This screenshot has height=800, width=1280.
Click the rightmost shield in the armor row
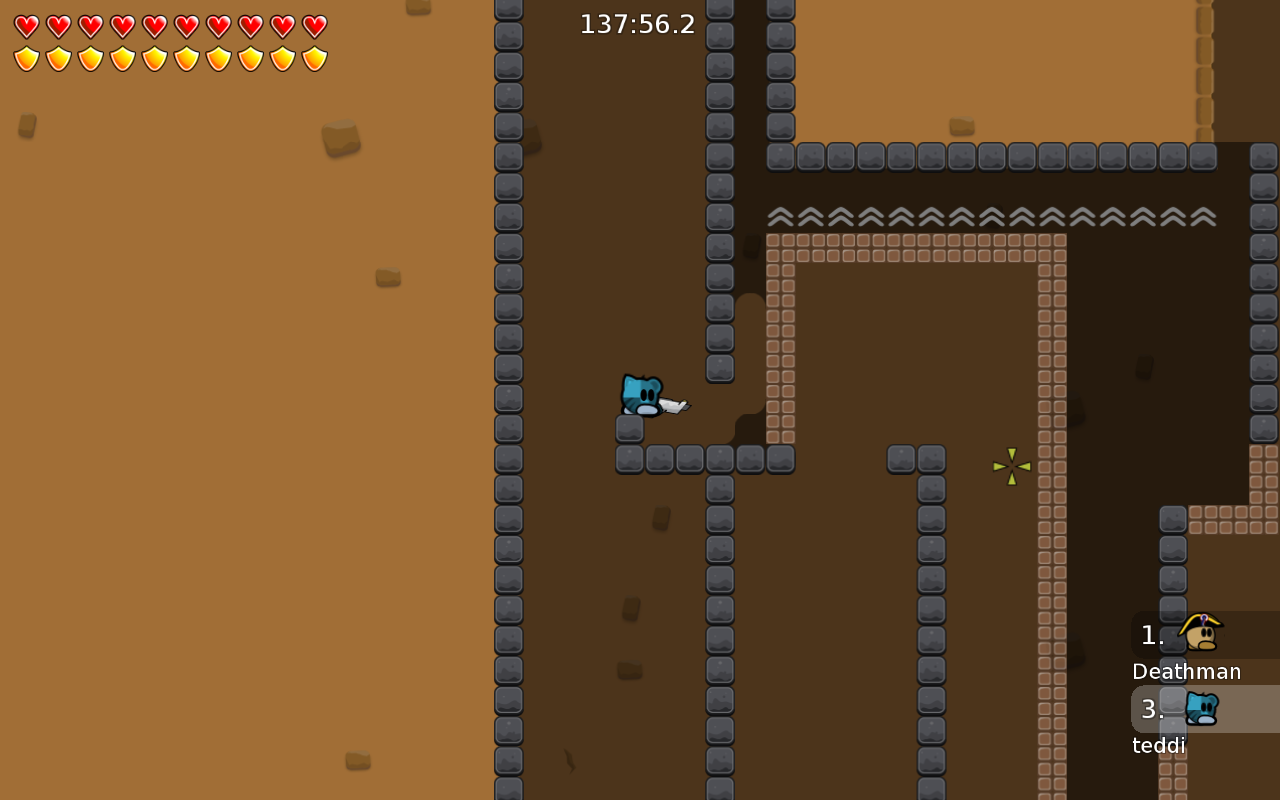(312, 57)
